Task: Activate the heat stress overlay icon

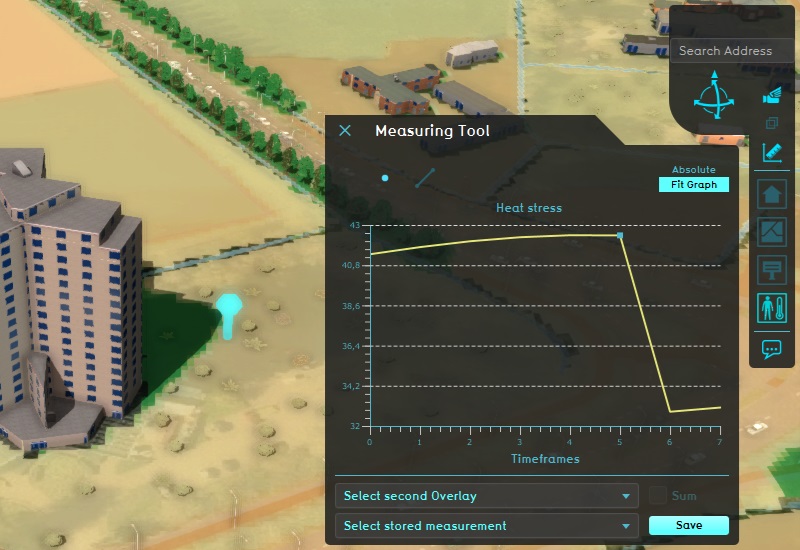Action: pyautogui.click(x=771, y=308)
